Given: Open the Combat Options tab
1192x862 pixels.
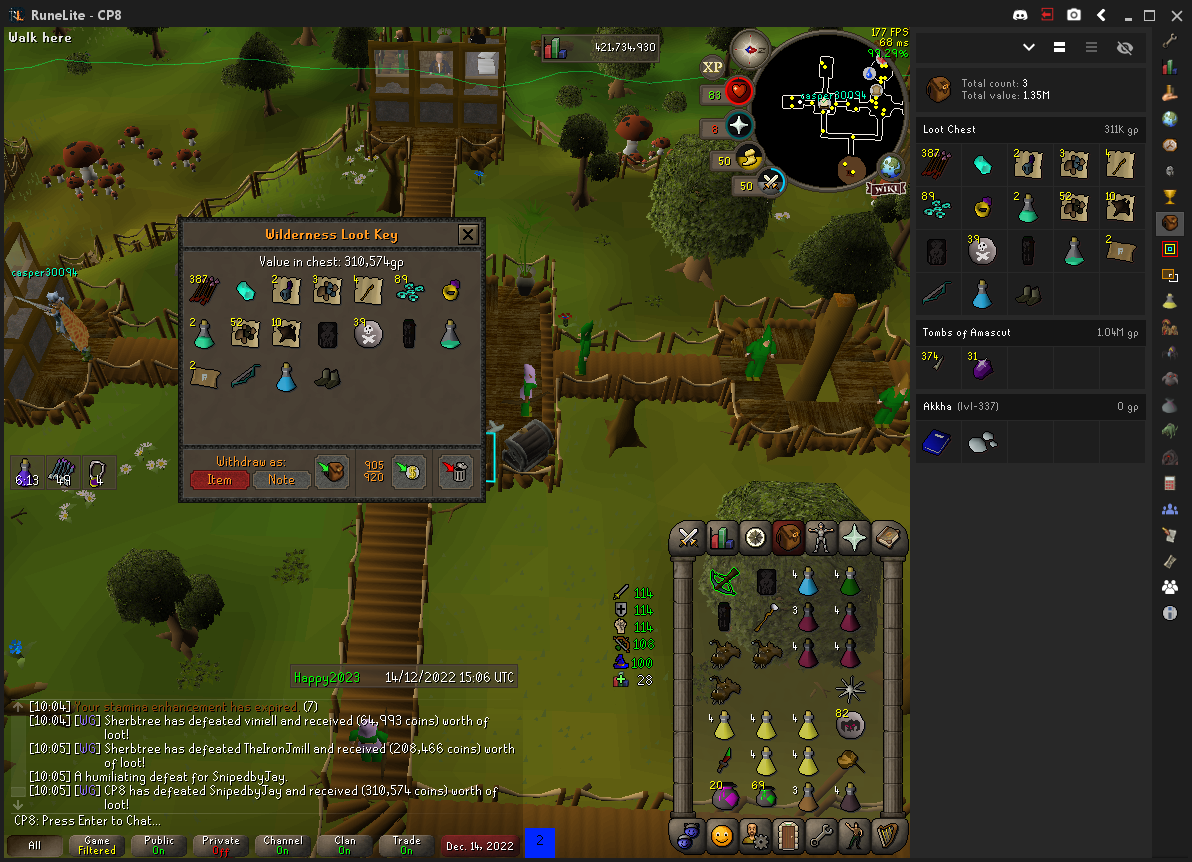Looking at the screenshot, I should pyautogui.click(x=688, y=538).
